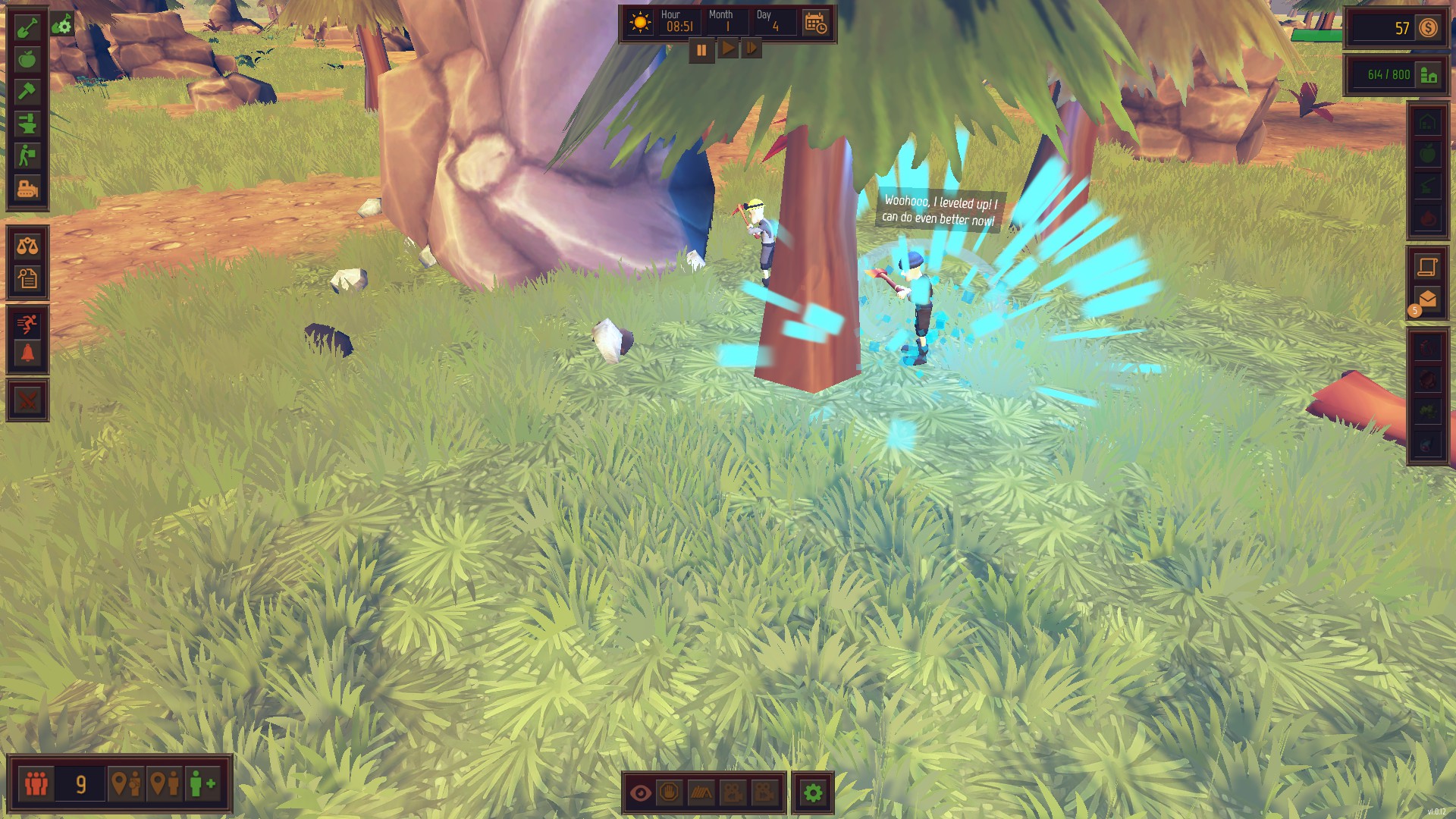The image size is (1456, 819).
Task: Toggle the eye visibility view option
Action: click(x=641, y=793)
